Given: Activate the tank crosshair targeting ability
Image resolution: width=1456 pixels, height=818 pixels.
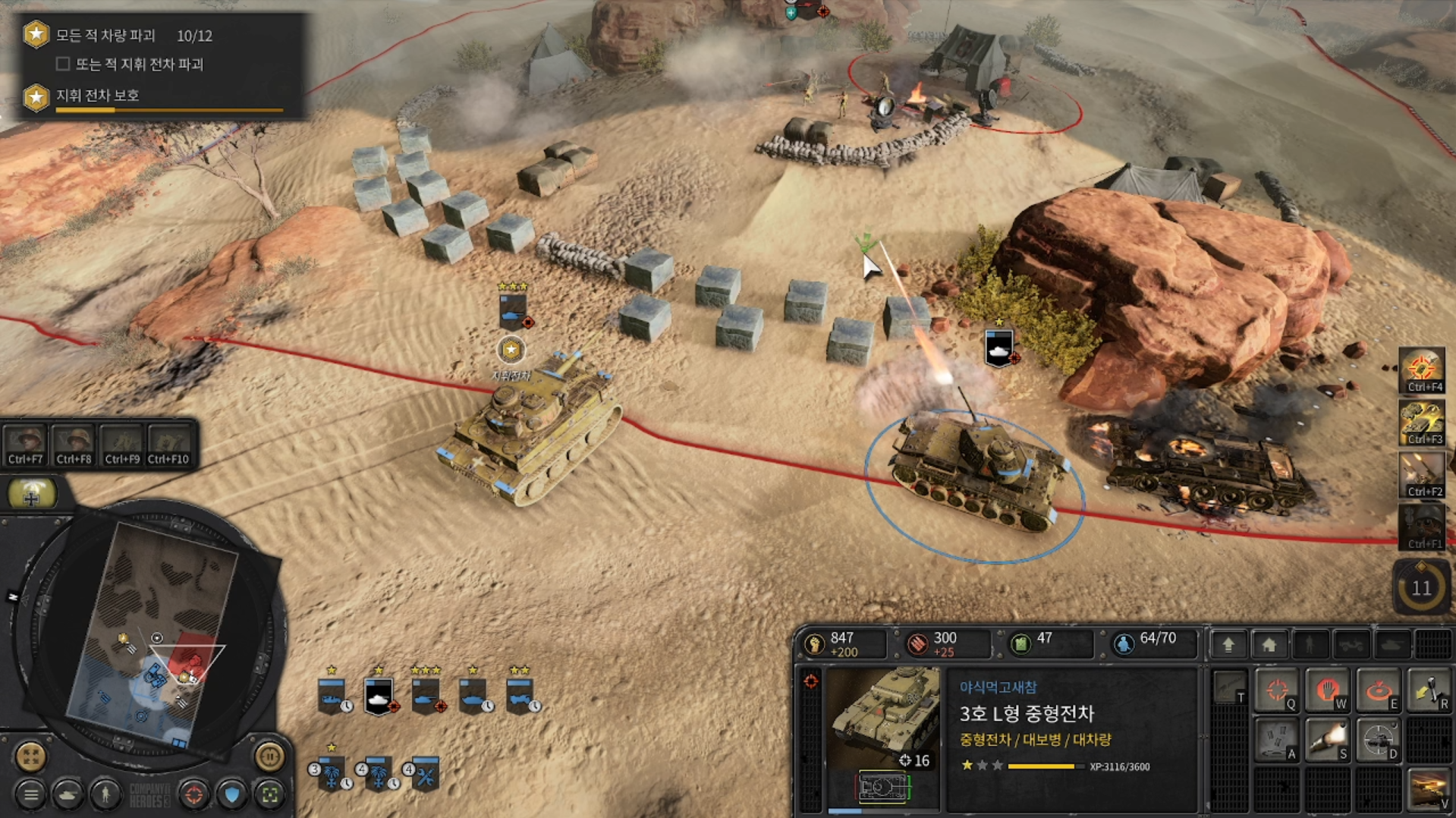Looking at the screenshot, I should point(1377,740).
